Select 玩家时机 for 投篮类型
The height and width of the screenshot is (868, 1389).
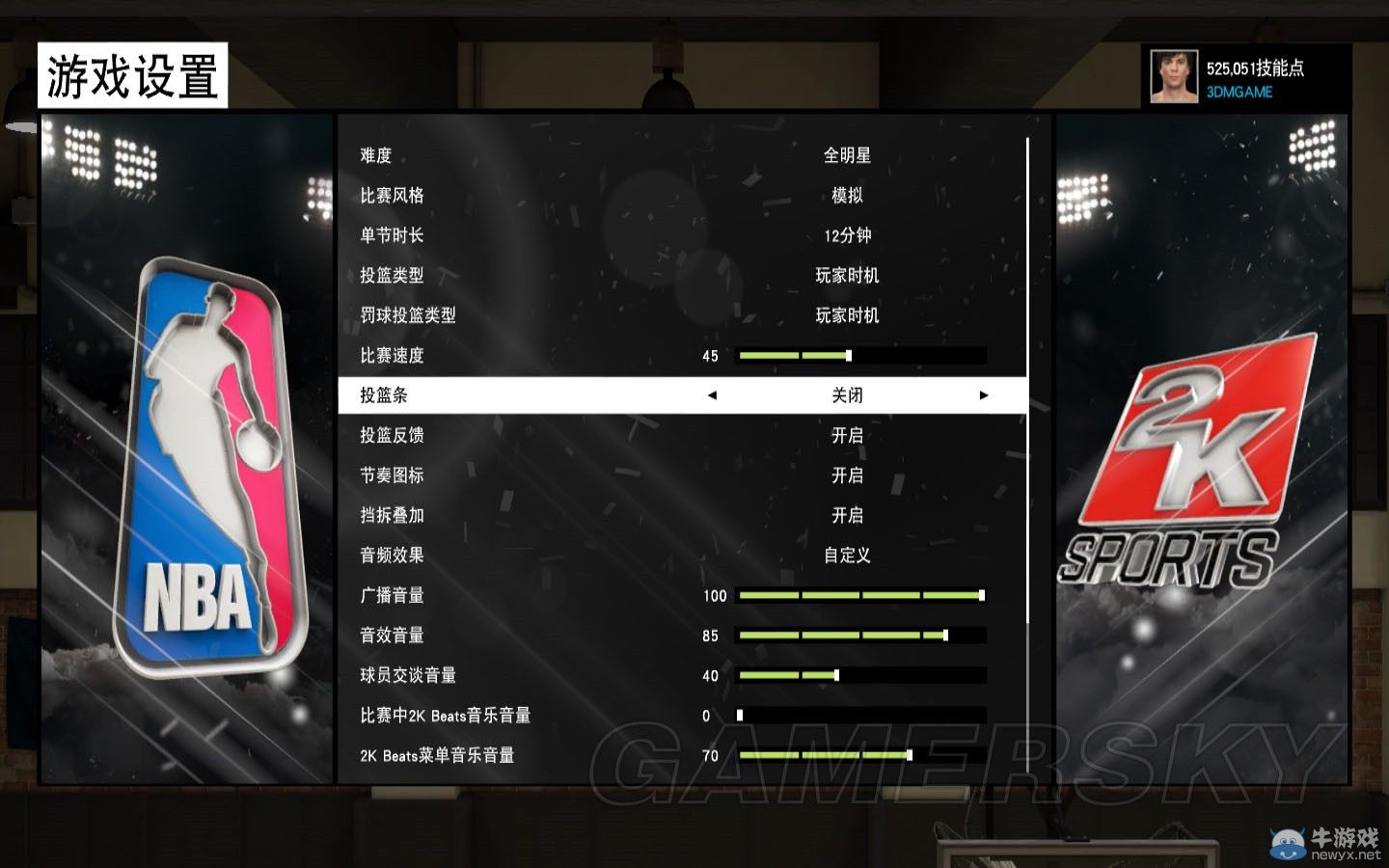click(847, 275)
